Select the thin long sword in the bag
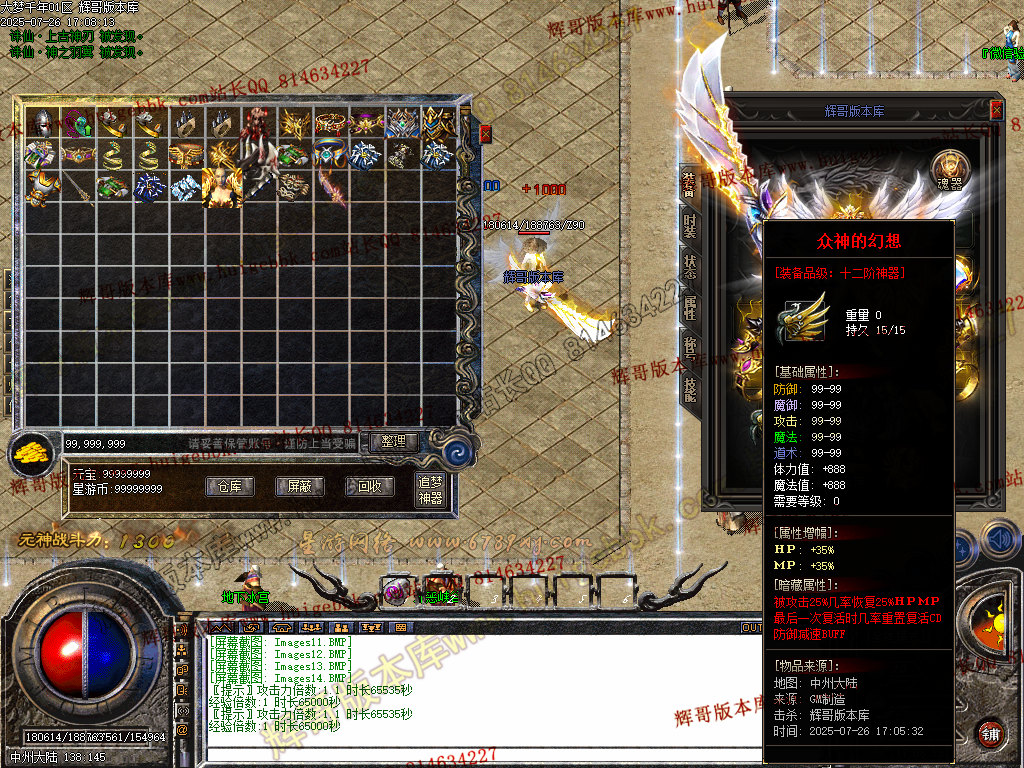Viewport: 1024px width, 768px height. [x=77, y=187]
